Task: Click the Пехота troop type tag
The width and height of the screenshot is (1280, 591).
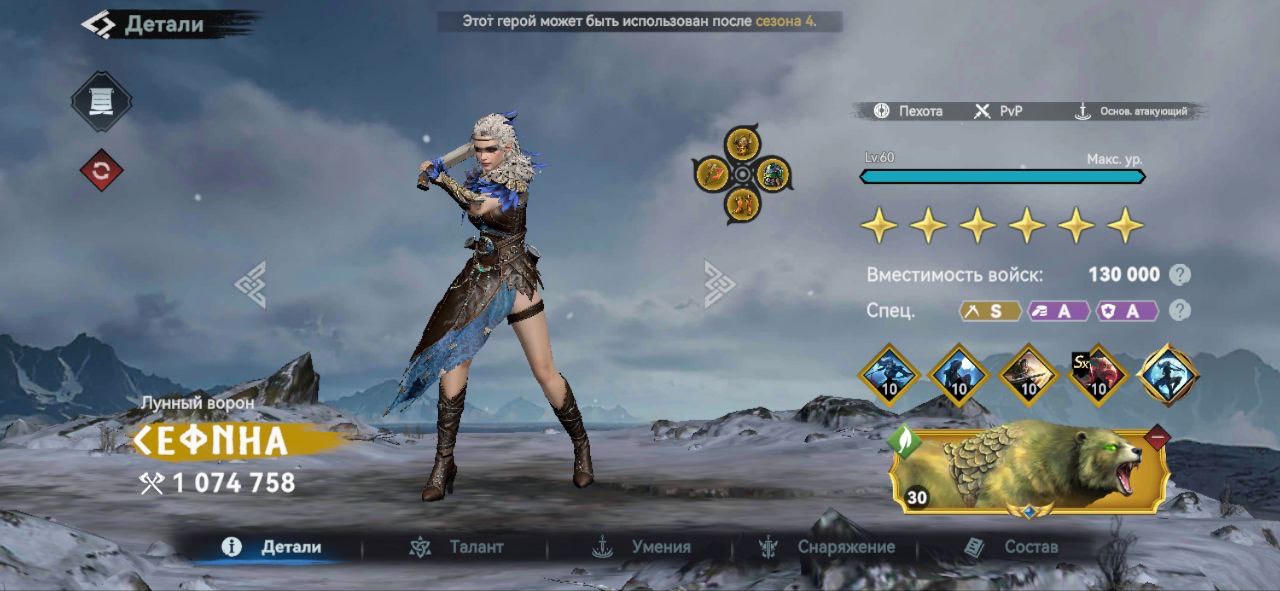Action: [x=908, y=111]
